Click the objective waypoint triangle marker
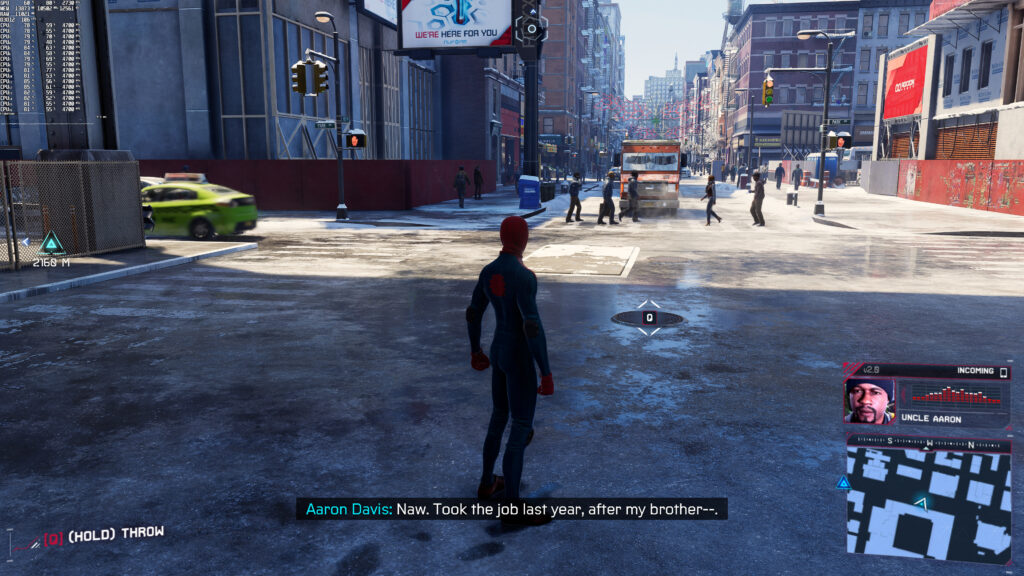 [x=51, y=242]
